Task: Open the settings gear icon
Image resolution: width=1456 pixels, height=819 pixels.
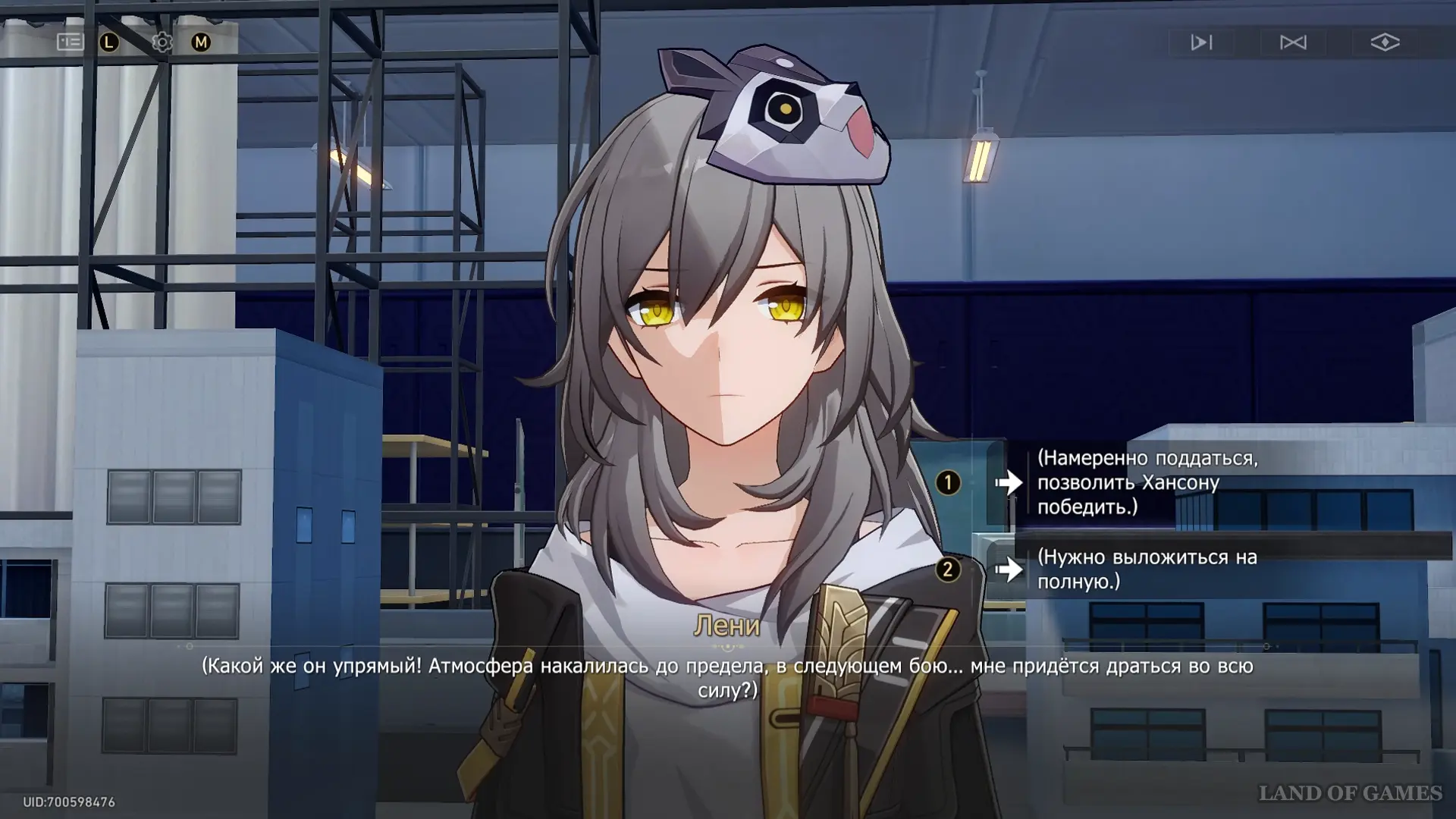Action: point(162,42)
